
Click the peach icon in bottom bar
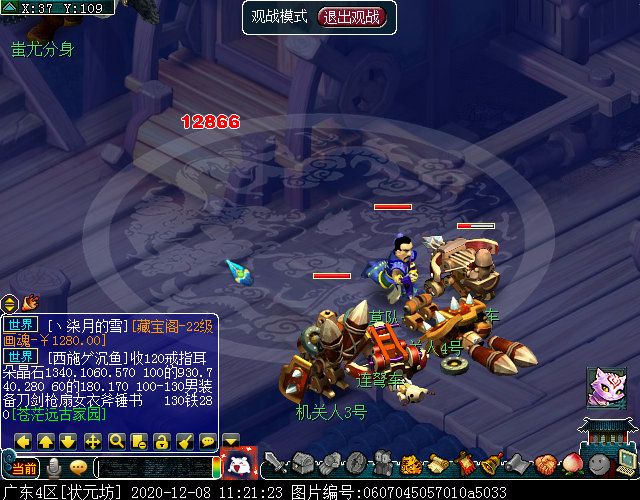click(x=571, y=464)
